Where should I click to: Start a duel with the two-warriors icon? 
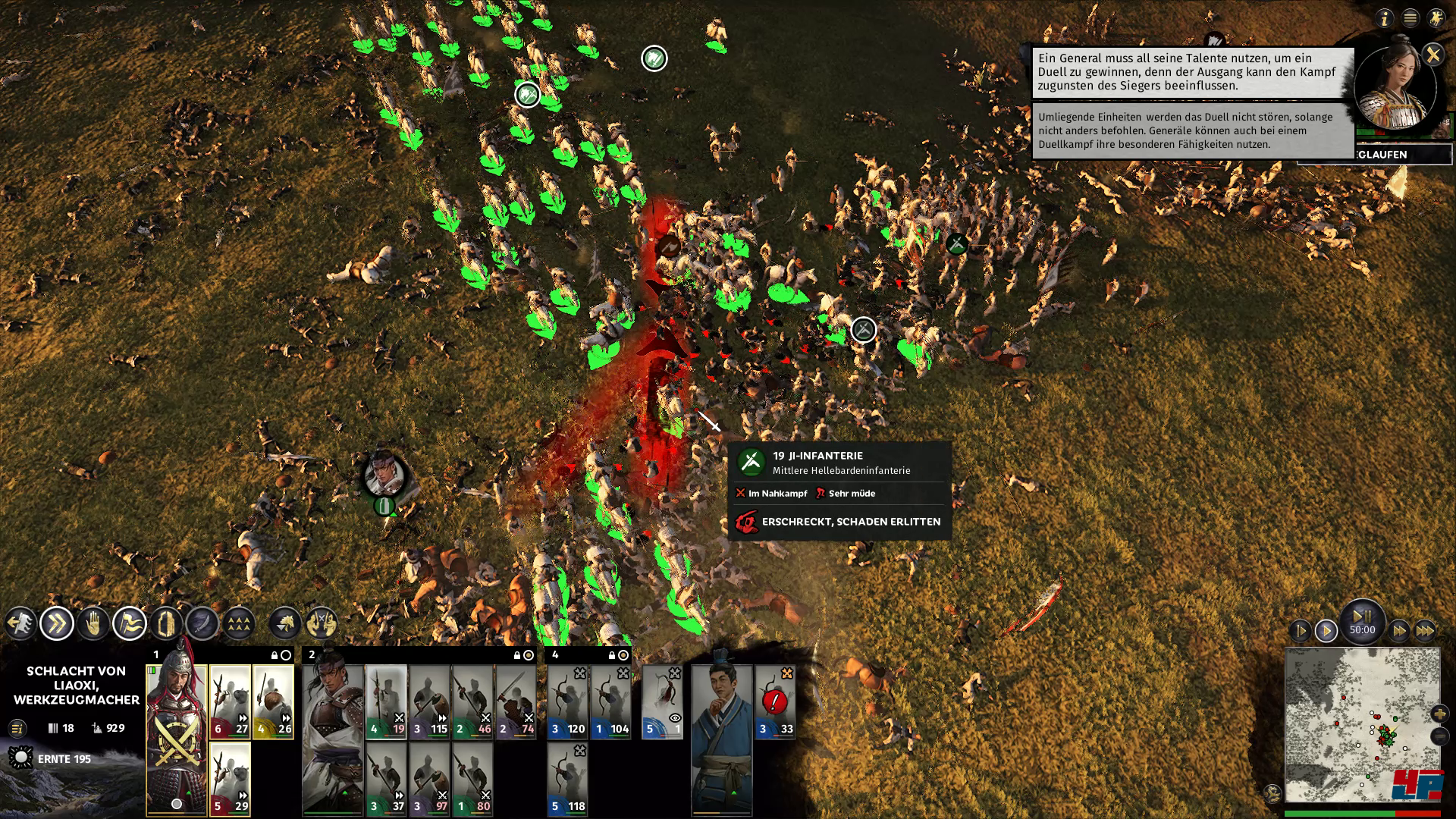[x=322, y=624]
